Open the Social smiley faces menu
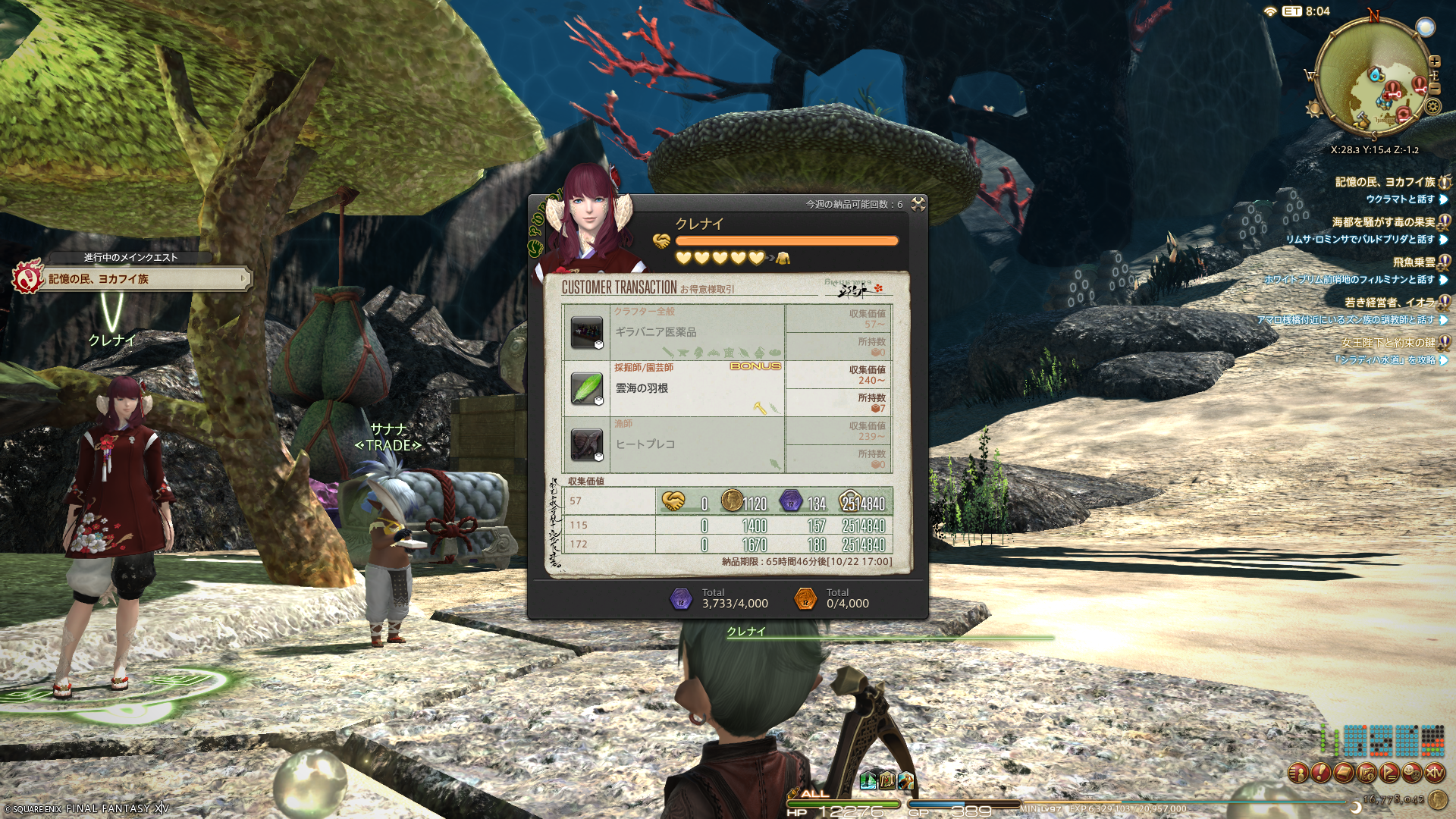 coord(1412,773)
